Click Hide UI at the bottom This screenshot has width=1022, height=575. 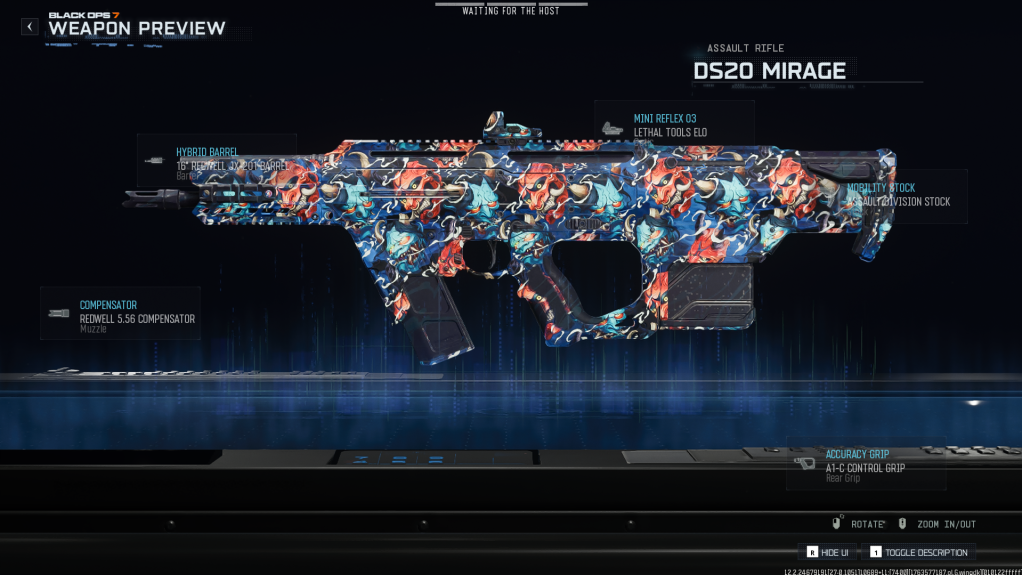(829, 552)
